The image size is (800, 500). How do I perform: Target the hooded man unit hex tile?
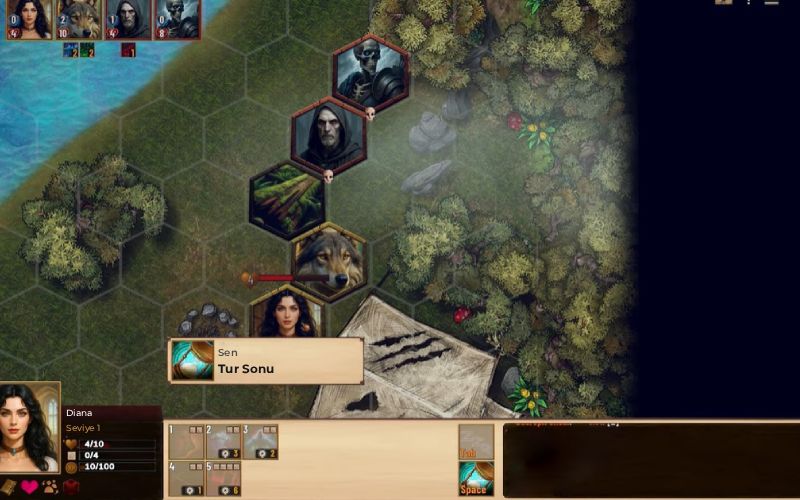click(x=328, y=136)
